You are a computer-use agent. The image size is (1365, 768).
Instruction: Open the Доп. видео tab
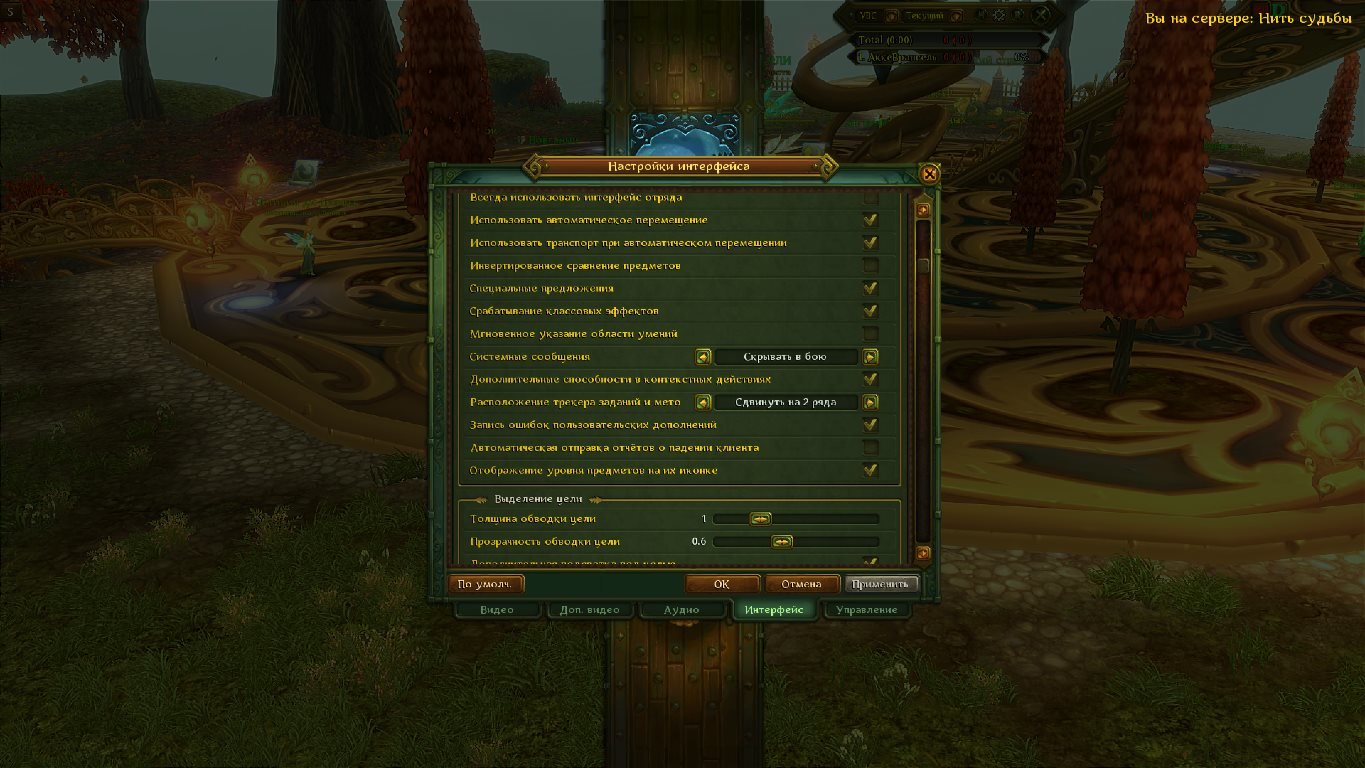click(x=589, y=610)
